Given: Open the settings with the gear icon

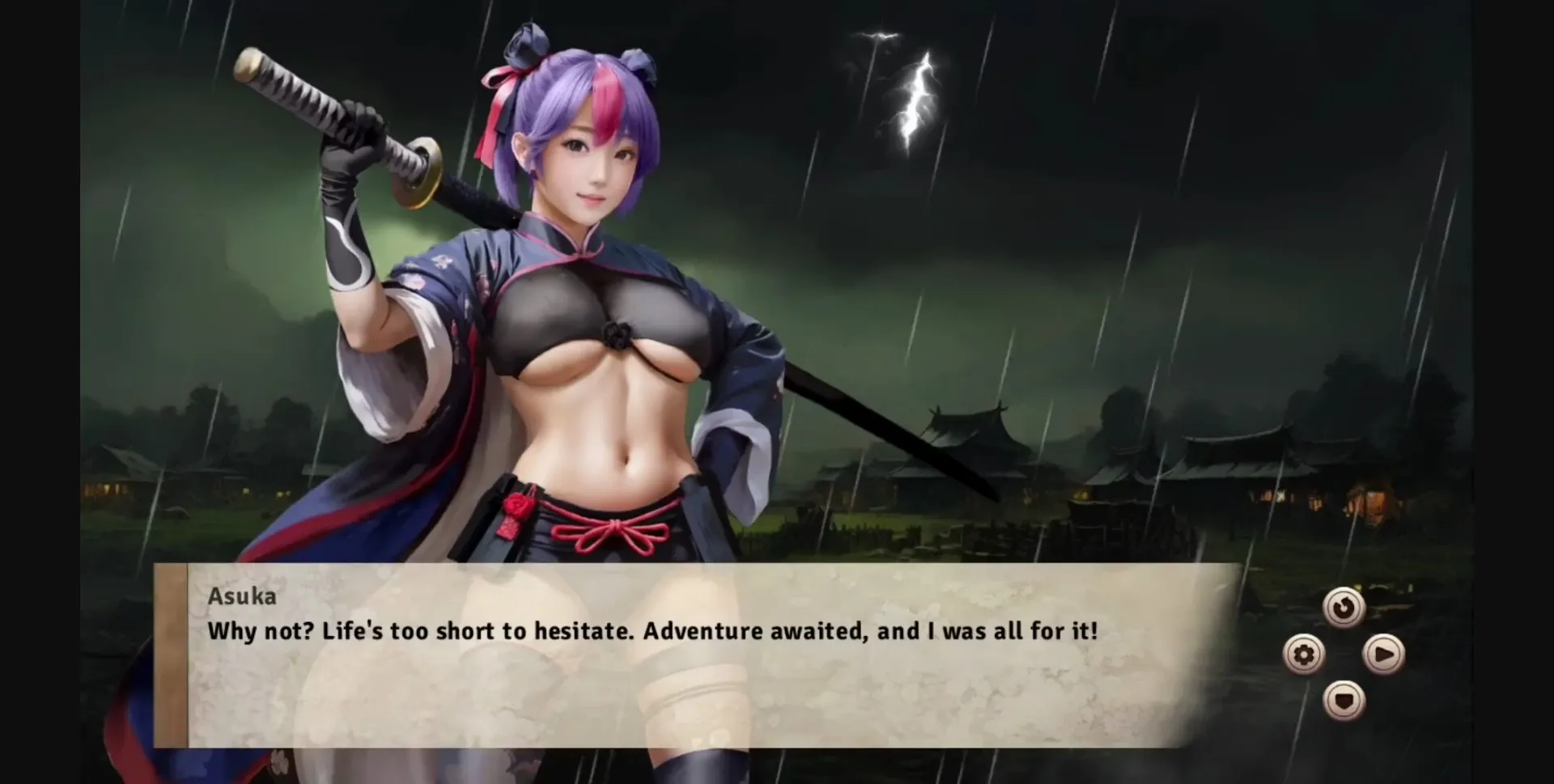Looking at the screenshot, I should [x=1304, y=655].
